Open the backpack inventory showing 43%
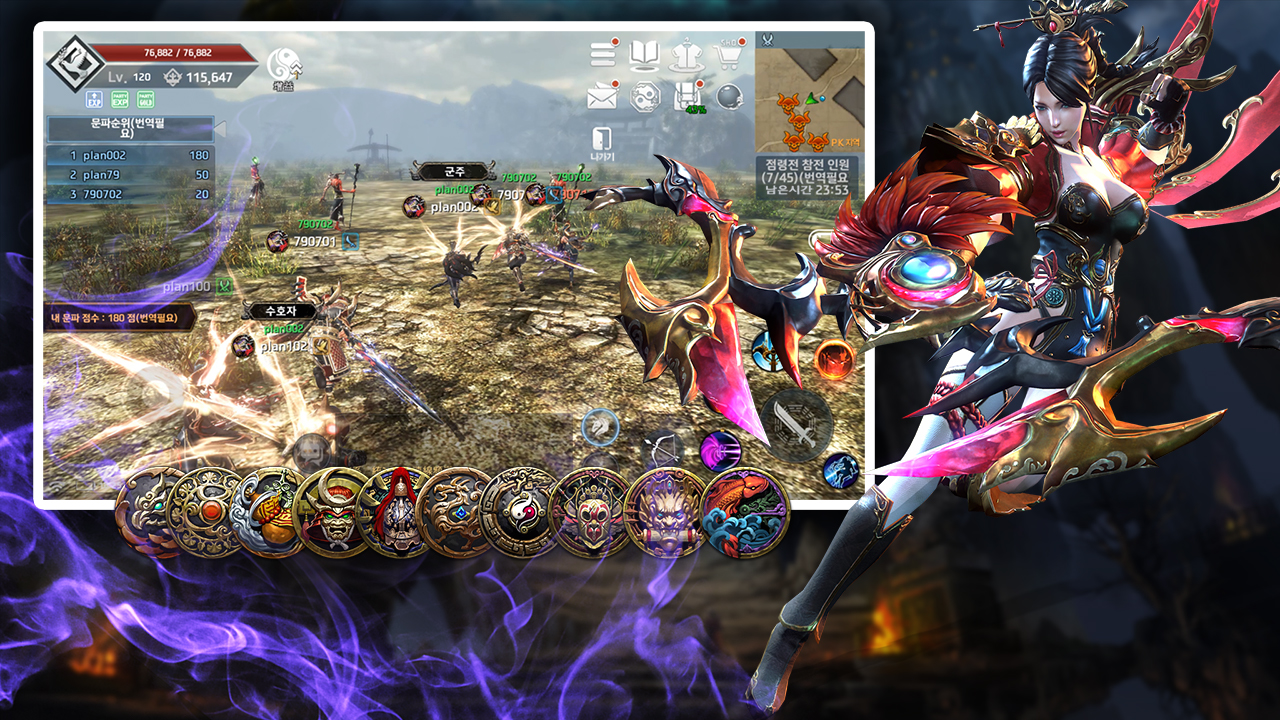The height and width of the screenshot is (720, 1280). pos(687,96)
